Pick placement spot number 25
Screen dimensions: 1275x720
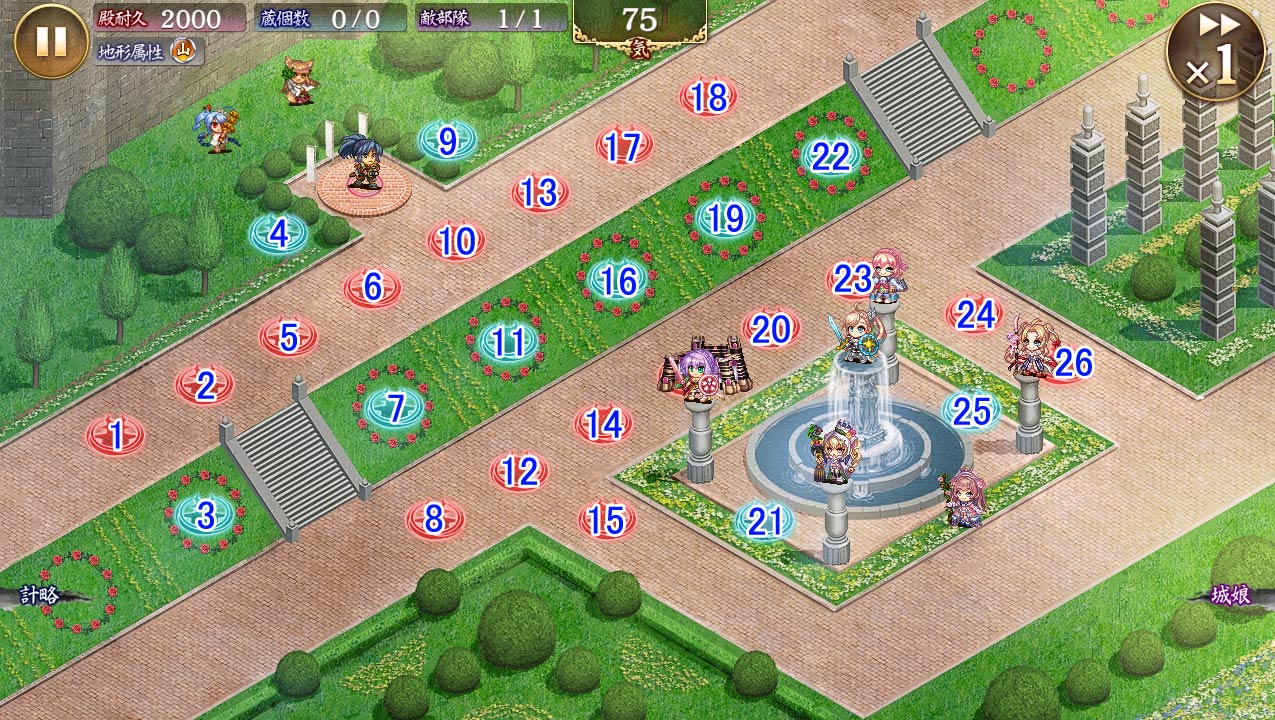(x=970, y=410)
